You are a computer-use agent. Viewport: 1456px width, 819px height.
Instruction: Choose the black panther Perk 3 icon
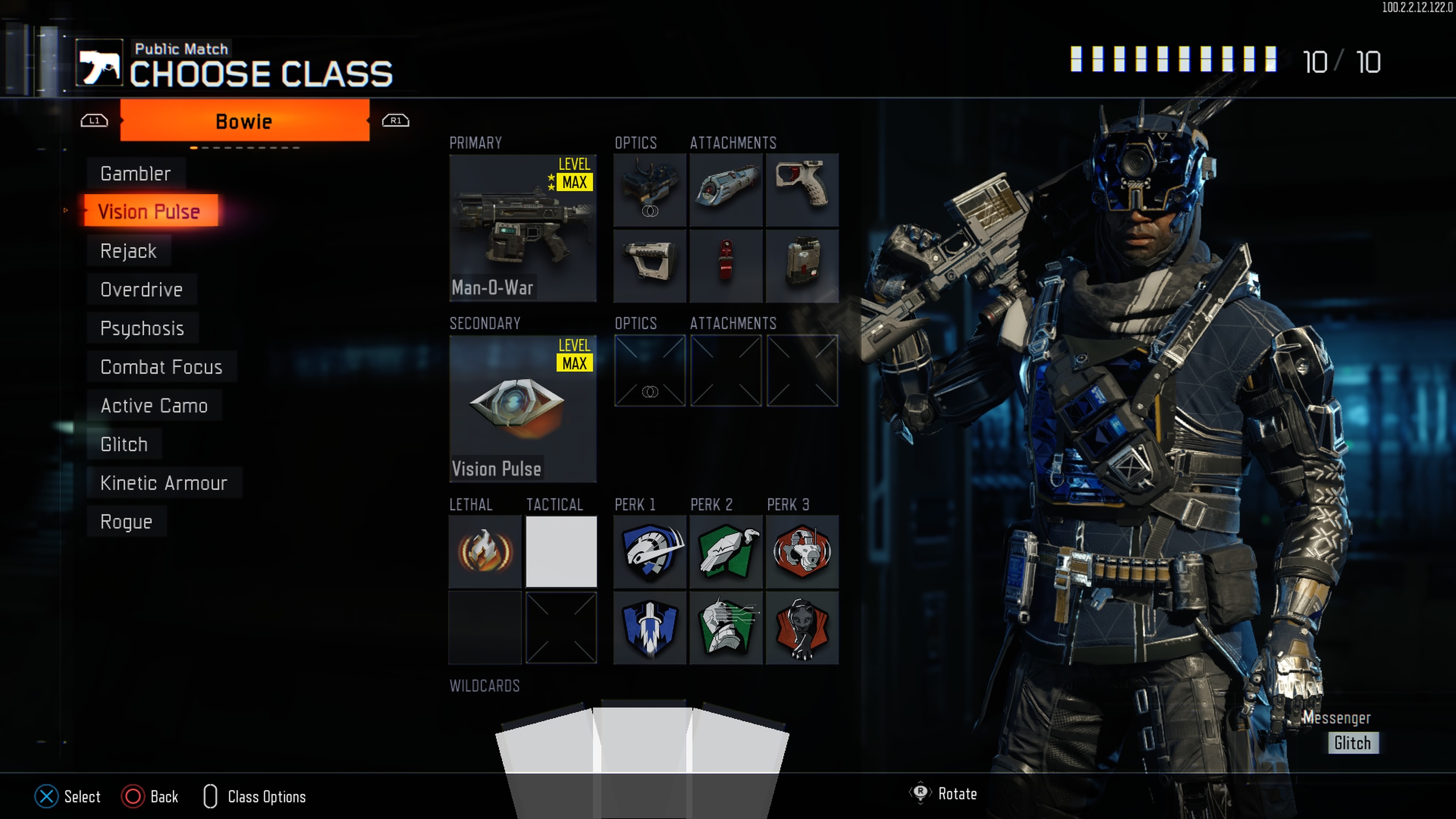click(802, 628)
